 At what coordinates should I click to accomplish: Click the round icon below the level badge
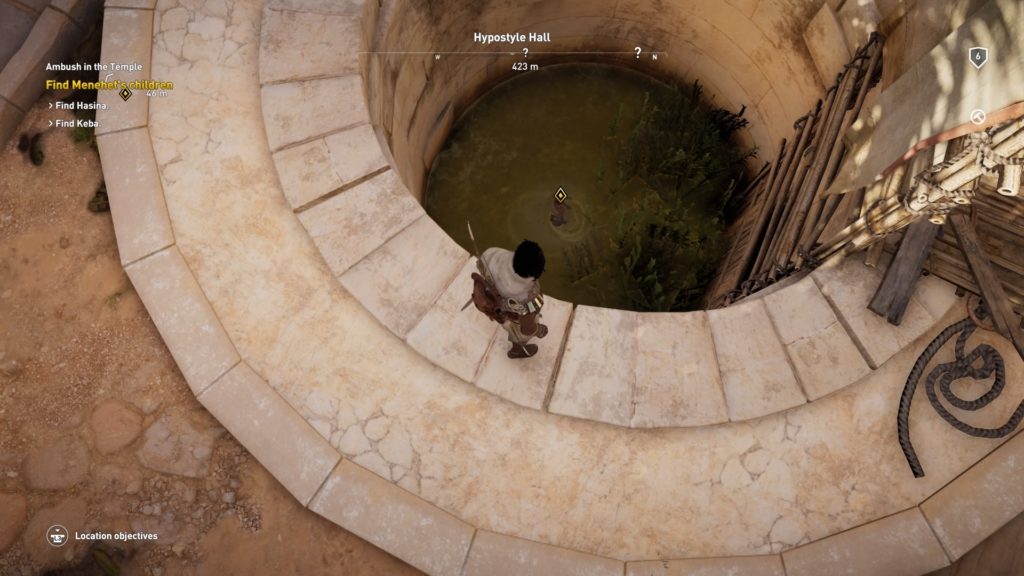(x=978, y=117)
